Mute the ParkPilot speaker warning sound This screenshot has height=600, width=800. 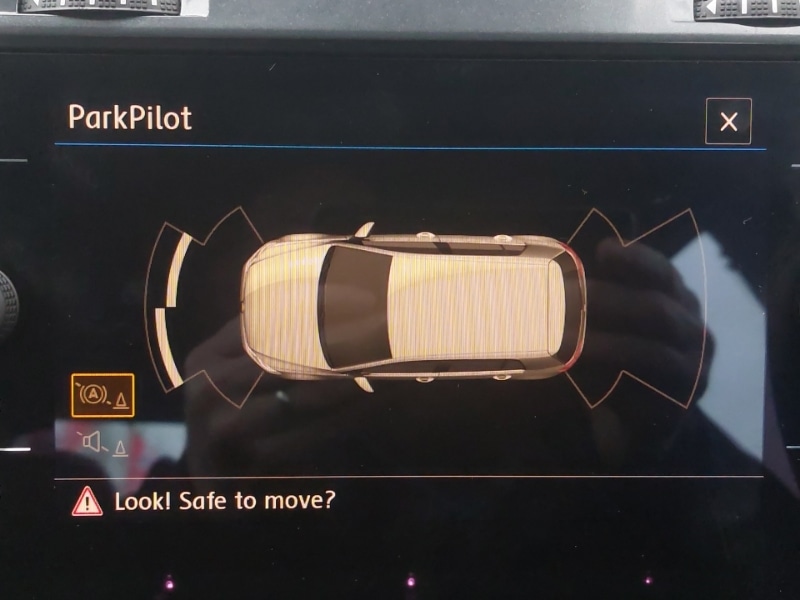pyautogui.click(x=102, y=442)
